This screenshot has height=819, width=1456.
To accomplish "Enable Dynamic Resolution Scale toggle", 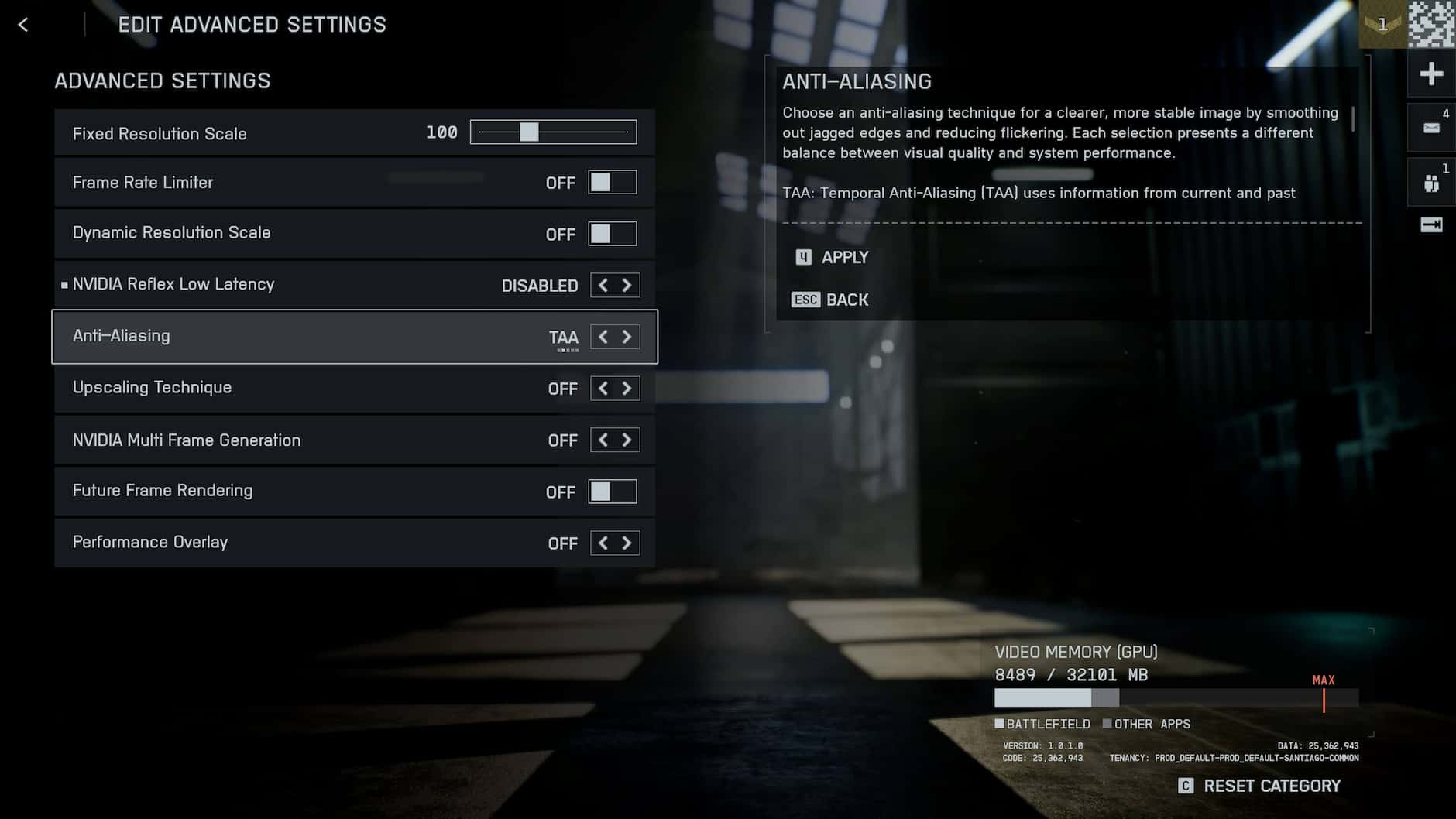I will 612,234.
